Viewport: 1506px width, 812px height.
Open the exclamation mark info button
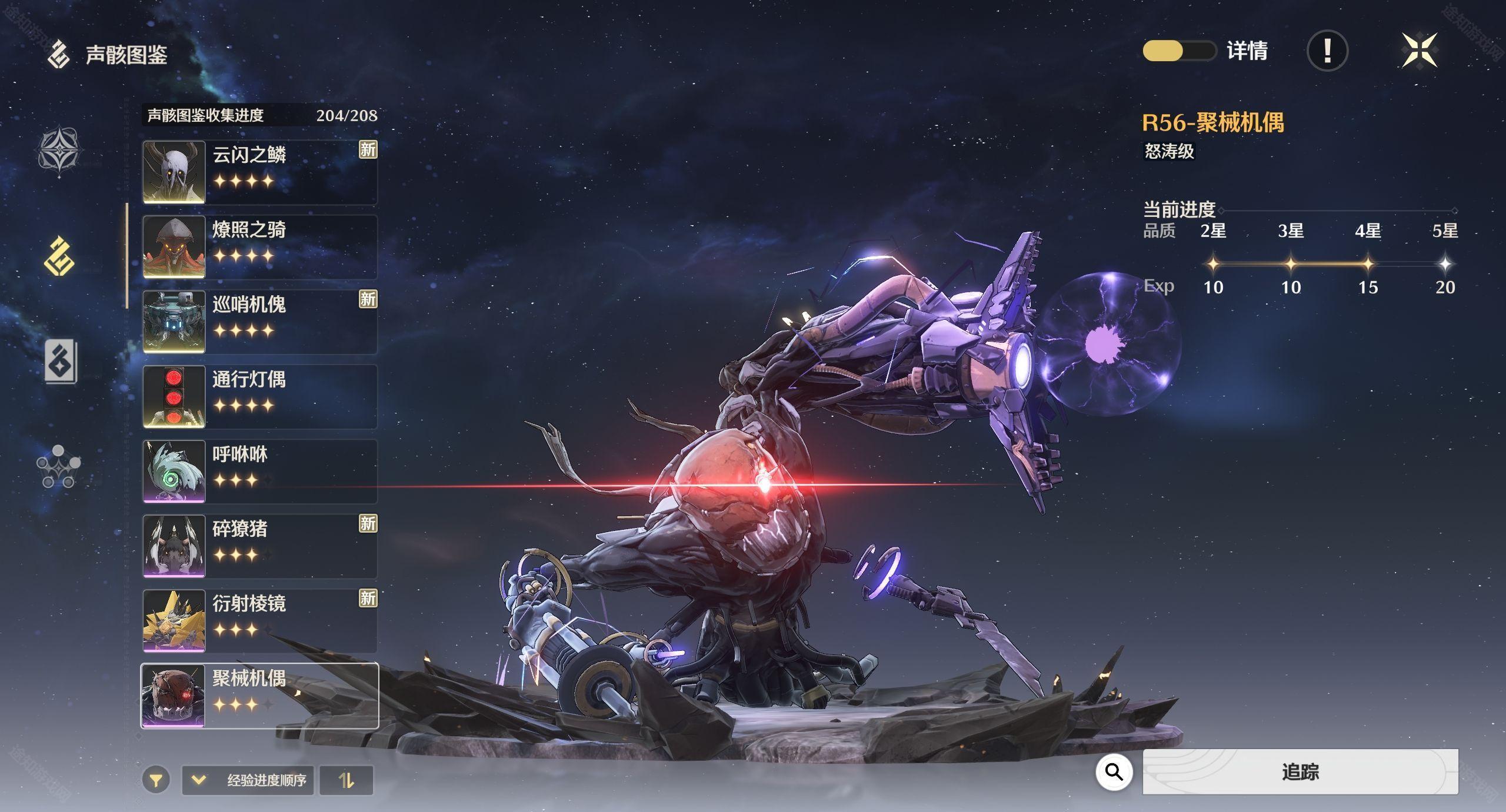click(1327, 51)
